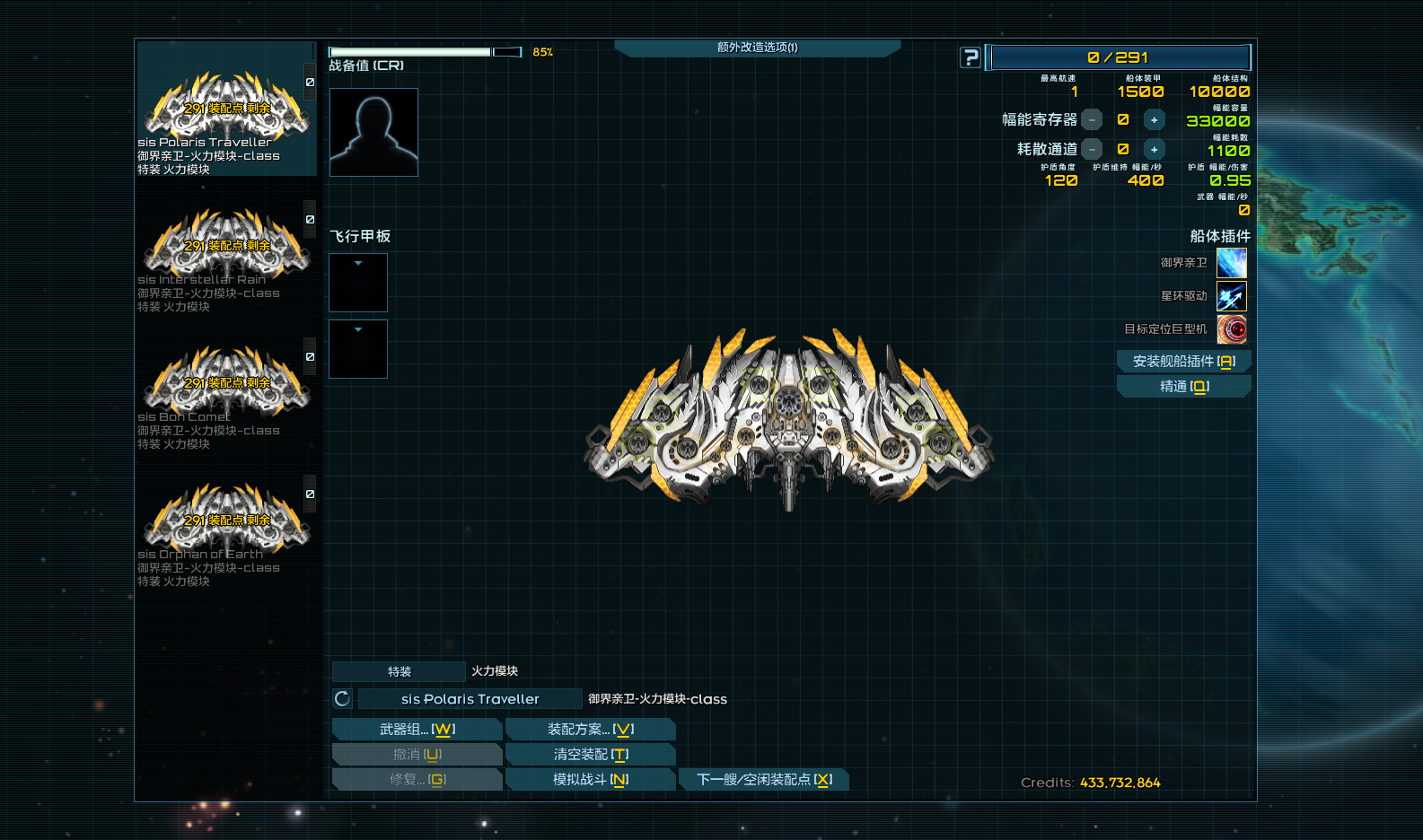The height and width of the screenshot is (840, 1423).
Task: Add a 耗散通道 flux vent with plus
Action: 1154,150
